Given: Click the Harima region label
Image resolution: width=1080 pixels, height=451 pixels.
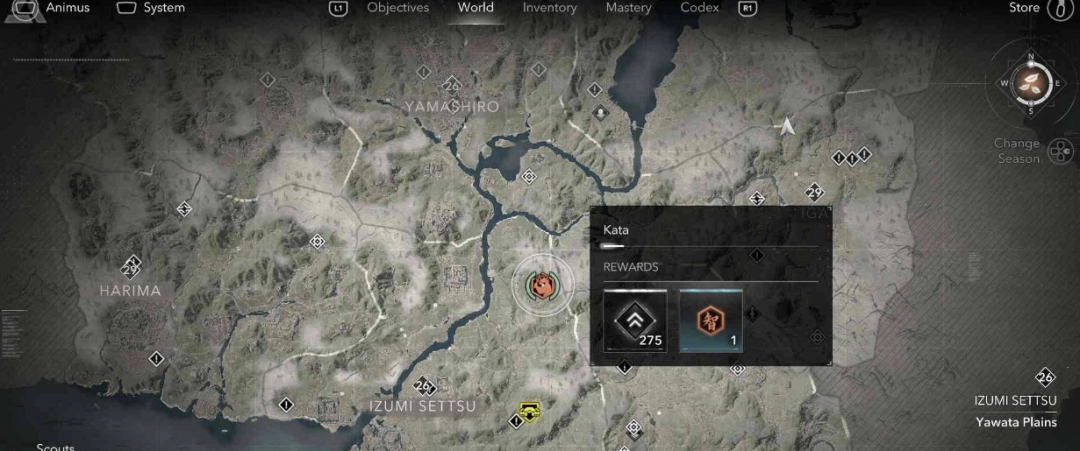Looking at the screenshot, I should coord(130,290).
